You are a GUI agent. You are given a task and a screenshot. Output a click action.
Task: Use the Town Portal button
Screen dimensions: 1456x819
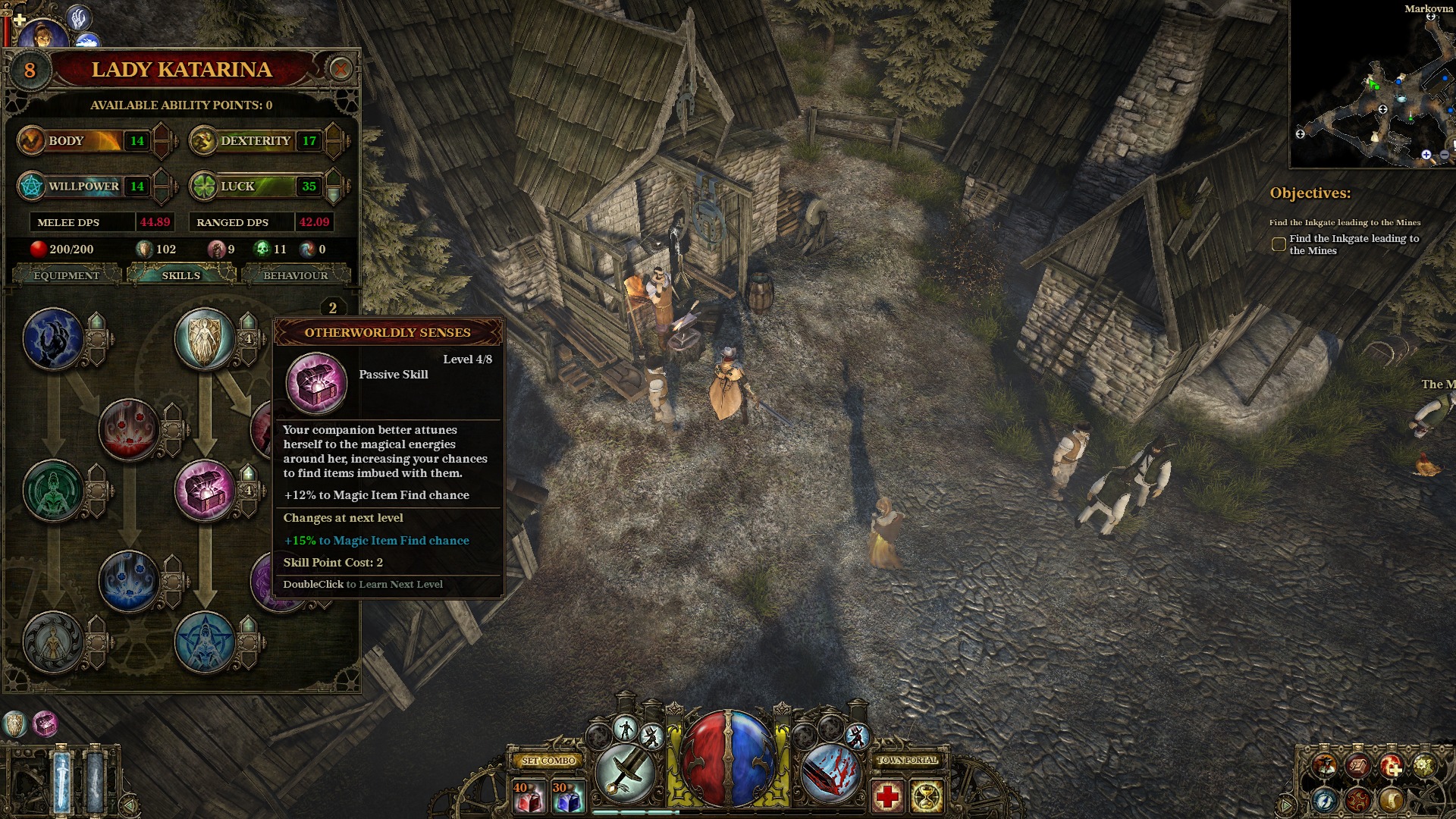coord(907,760)
